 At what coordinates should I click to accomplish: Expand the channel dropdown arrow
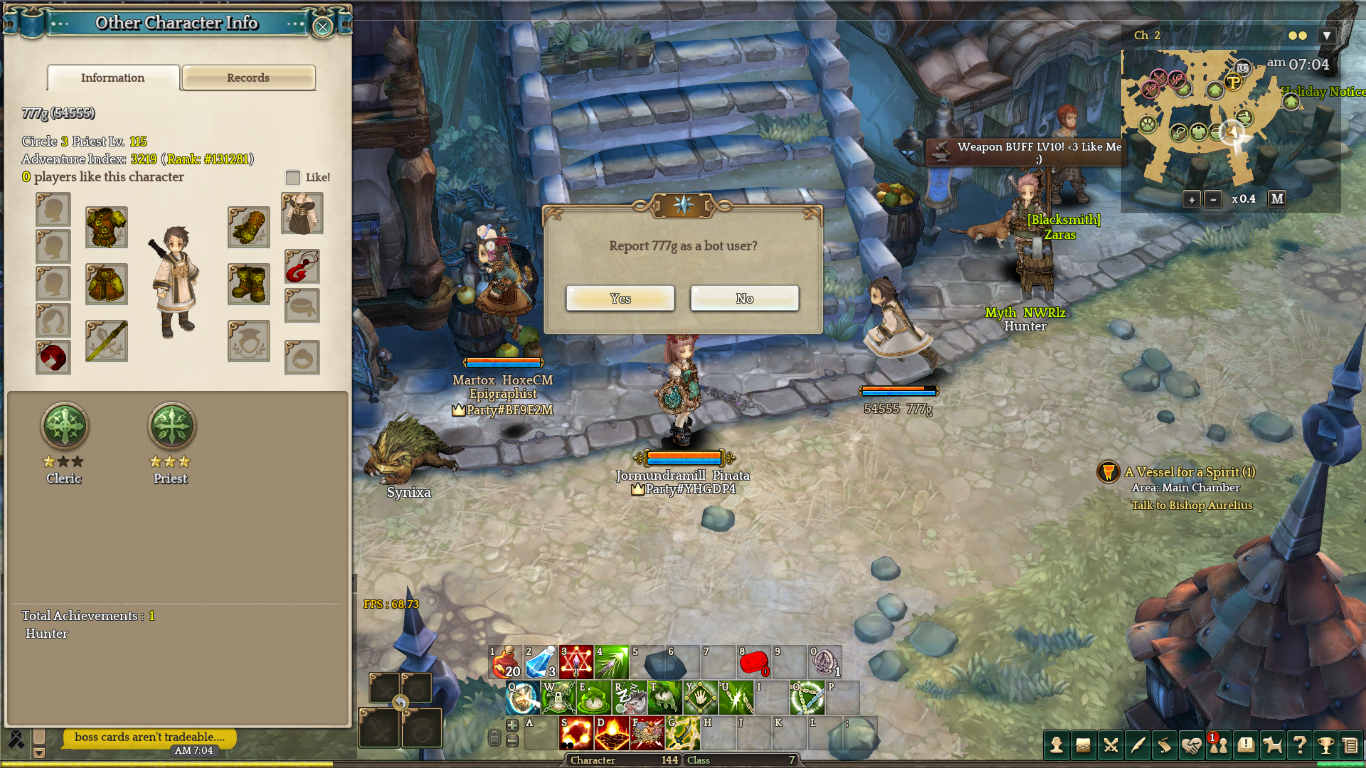1327,35
